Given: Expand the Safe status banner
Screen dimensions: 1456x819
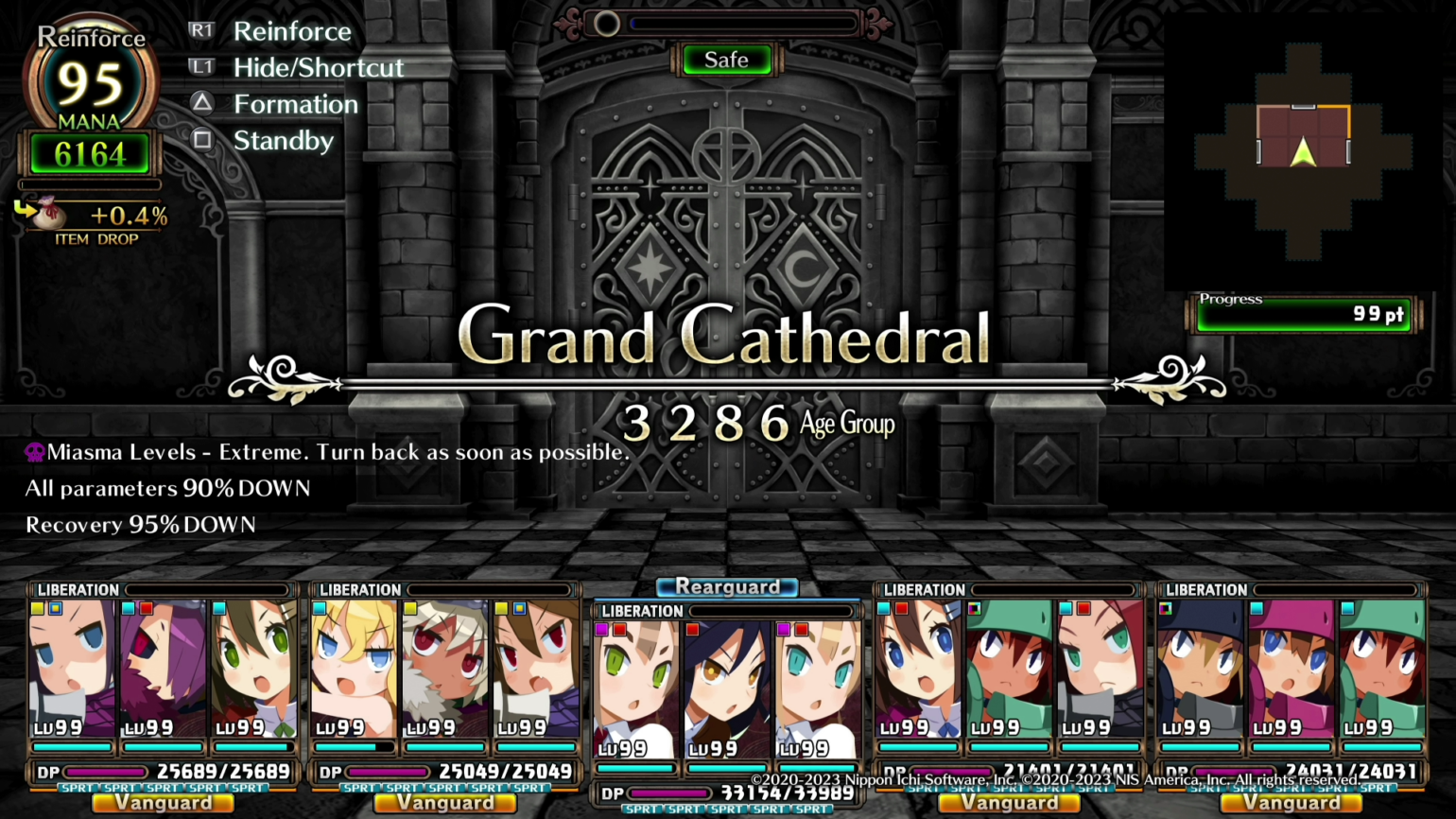Looking at the screenshot, I should point(726,60).
